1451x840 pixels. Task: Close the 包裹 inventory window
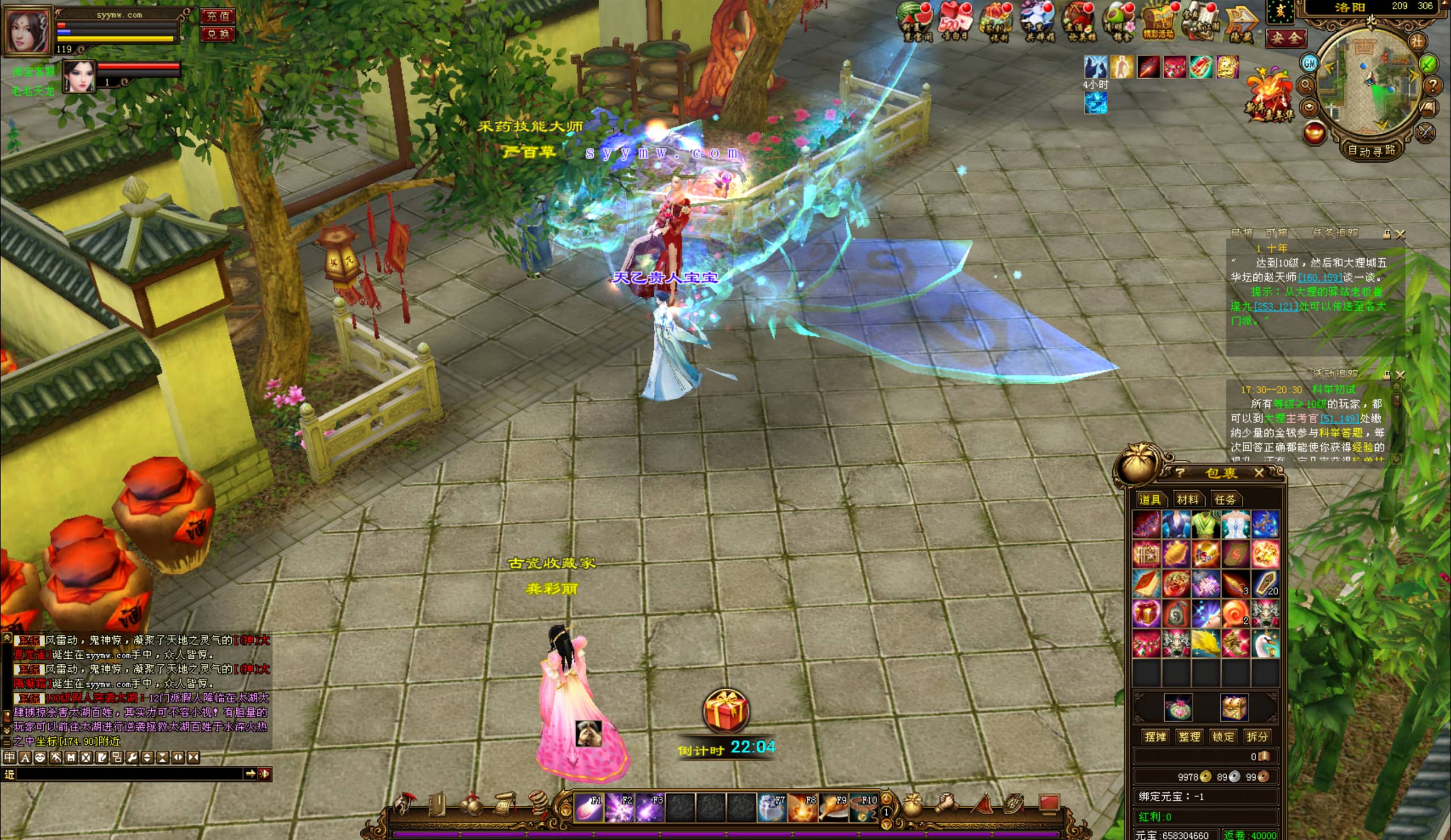(1259, 473)
